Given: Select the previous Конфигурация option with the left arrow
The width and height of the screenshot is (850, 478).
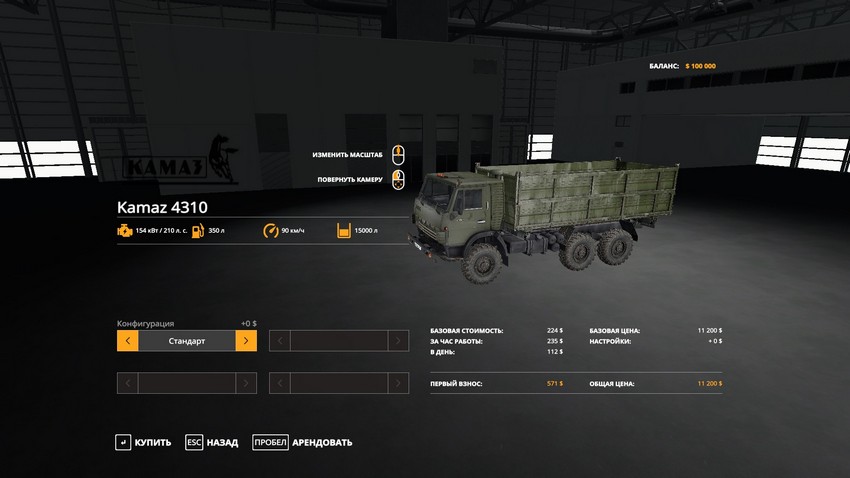Looking at the screenshot, I should pyautogui.click(x=127, y=341).
